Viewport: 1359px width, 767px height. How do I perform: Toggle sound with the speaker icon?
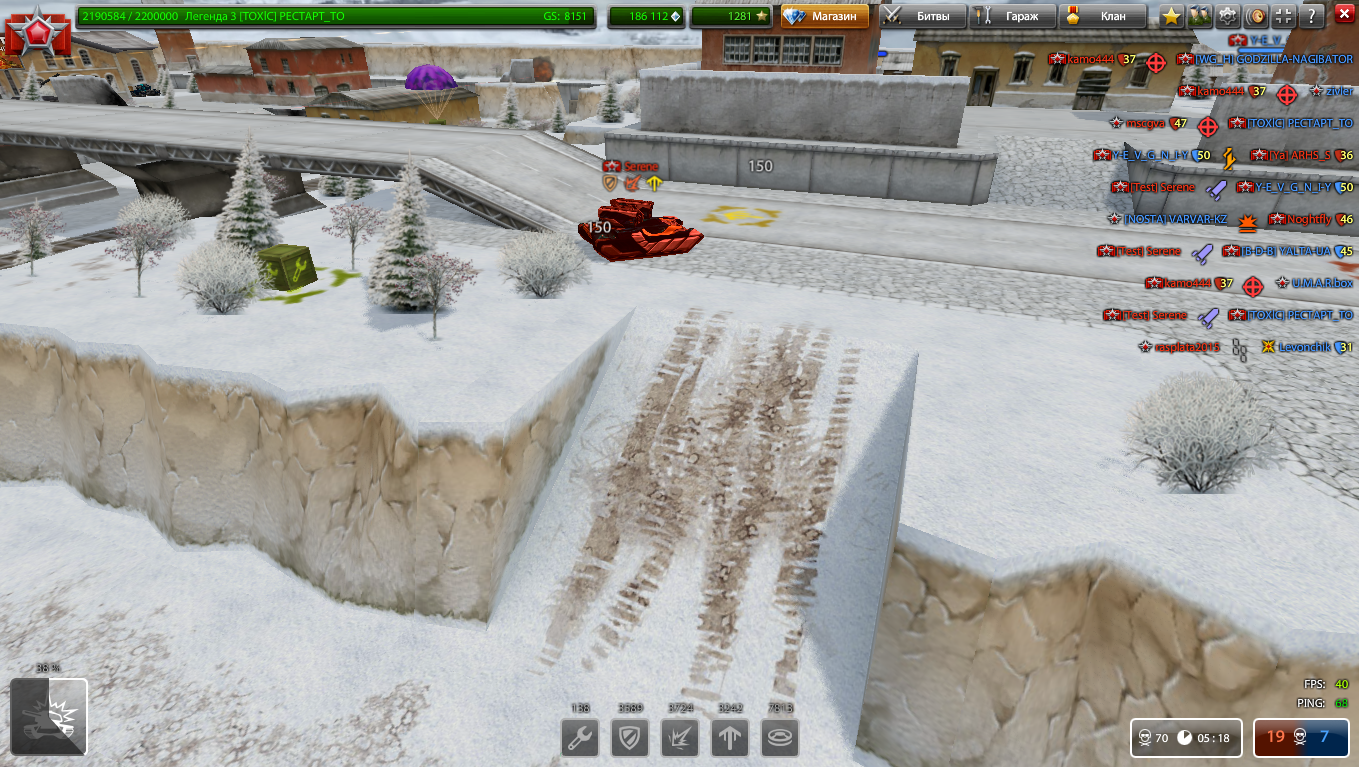(x=1255, y=16)
